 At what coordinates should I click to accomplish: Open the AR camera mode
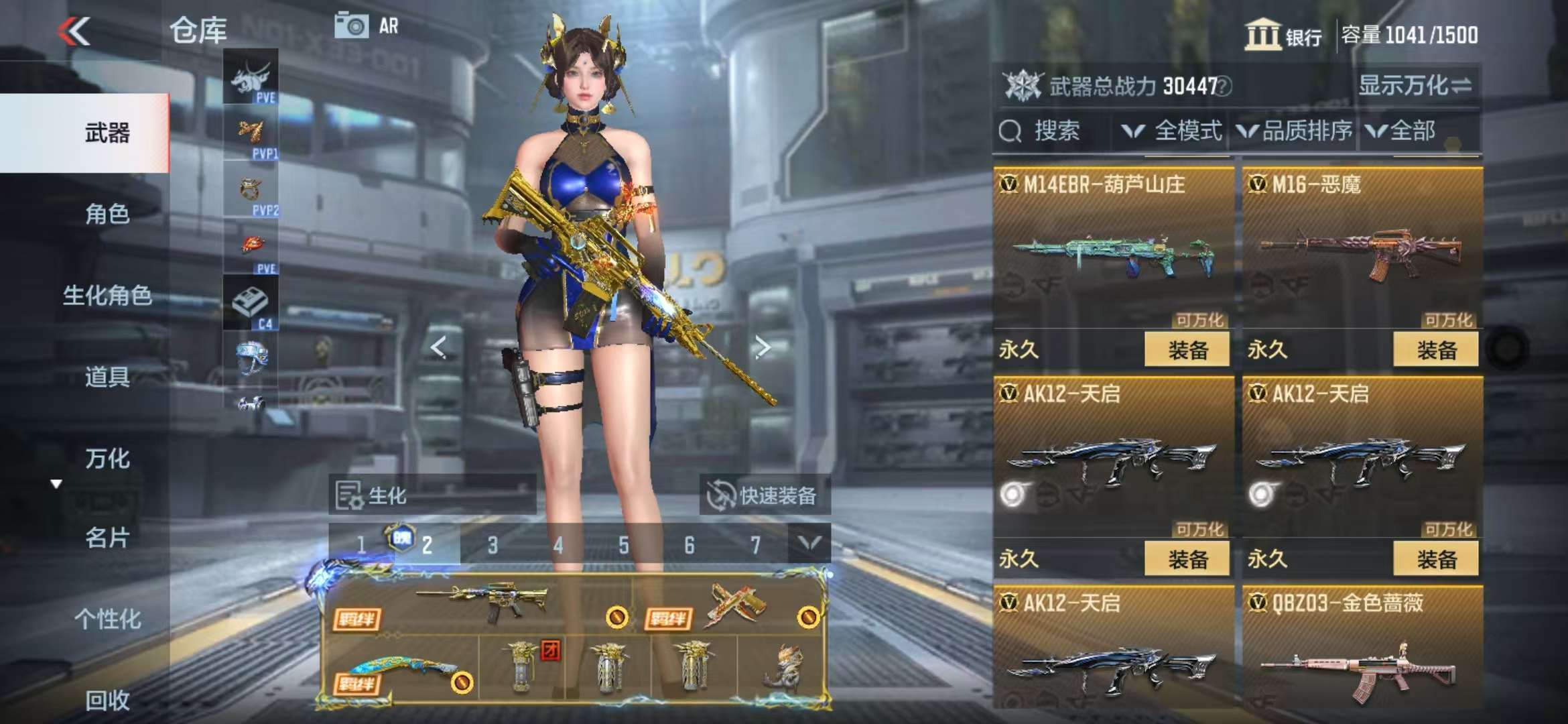coord(366,26)
